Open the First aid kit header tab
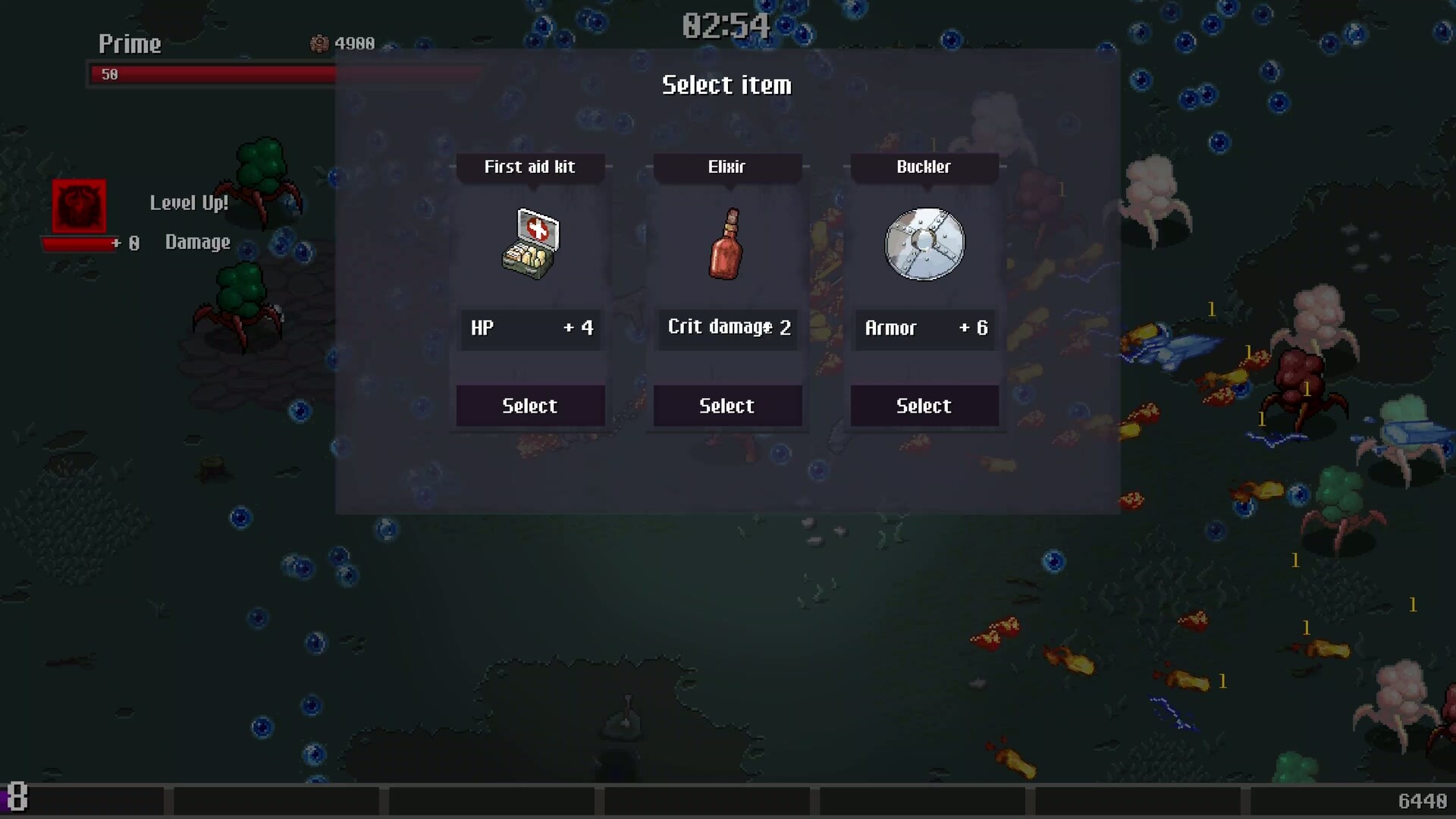The width and height of the screenshot is (1456, 819). (x=530, y=168)
